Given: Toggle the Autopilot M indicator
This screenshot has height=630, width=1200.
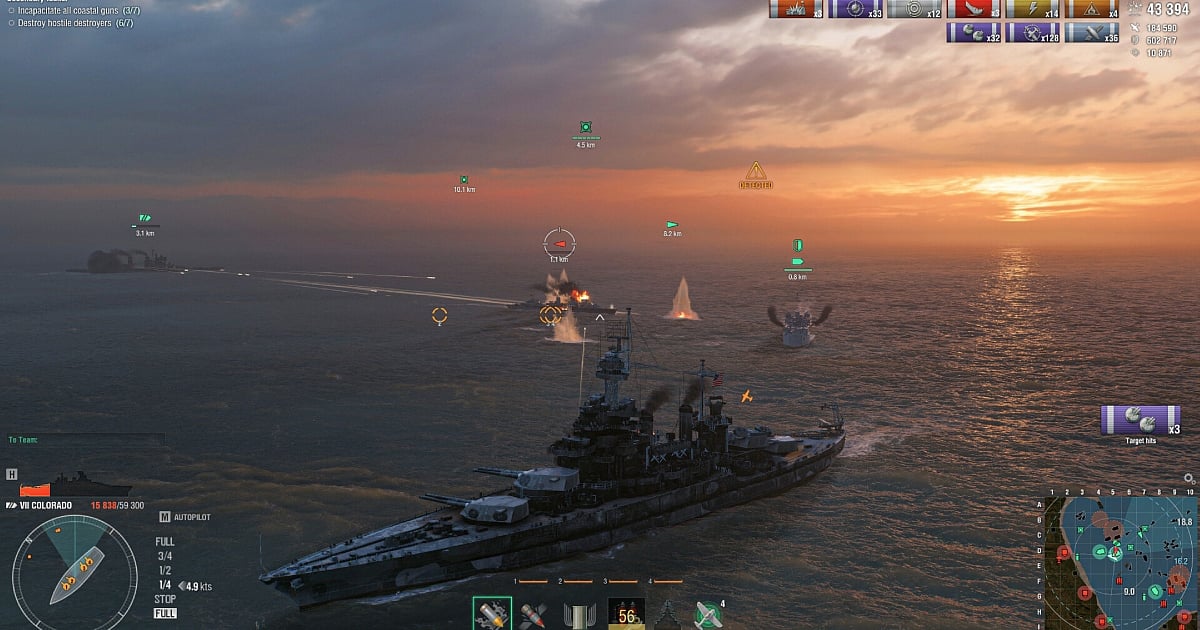Looking at the screenshot, I should 164,517.
